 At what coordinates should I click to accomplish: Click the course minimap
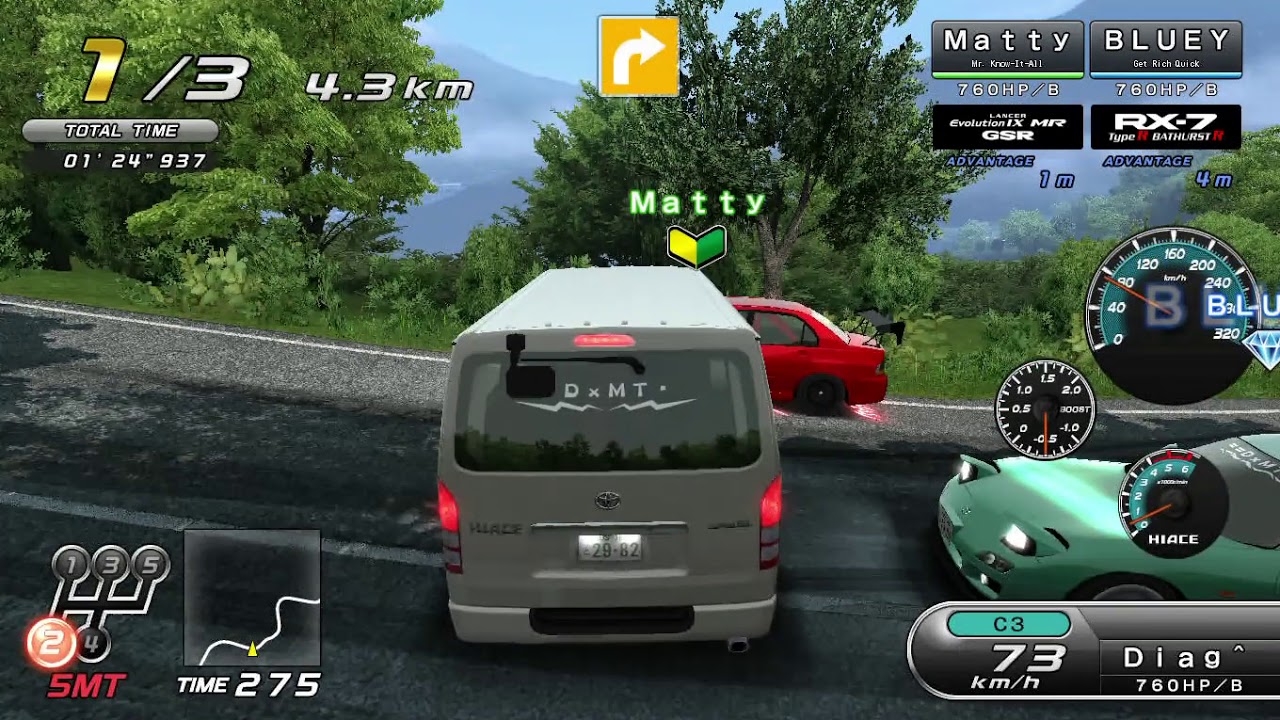coord(252,598)
